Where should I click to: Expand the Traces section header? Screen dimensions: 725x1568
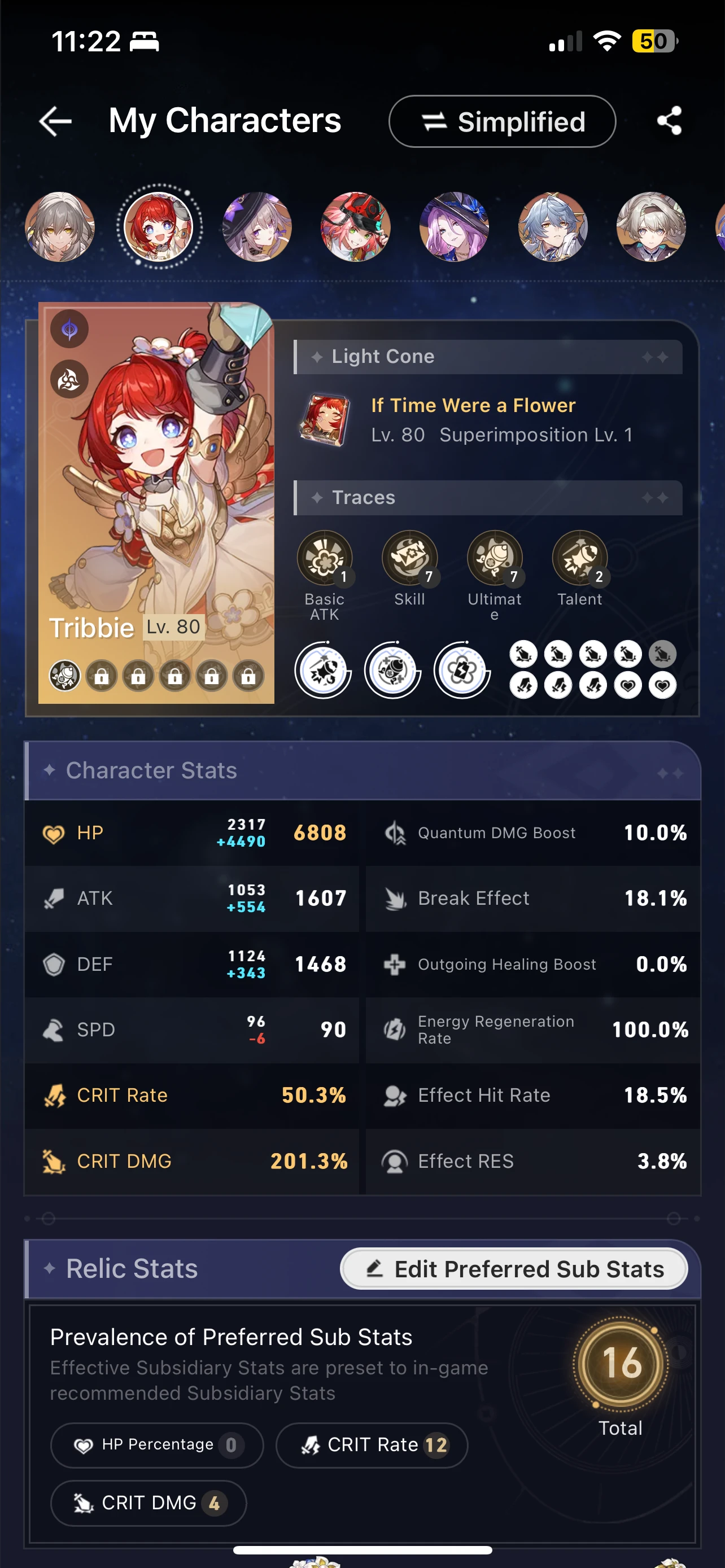coord(486,497)
